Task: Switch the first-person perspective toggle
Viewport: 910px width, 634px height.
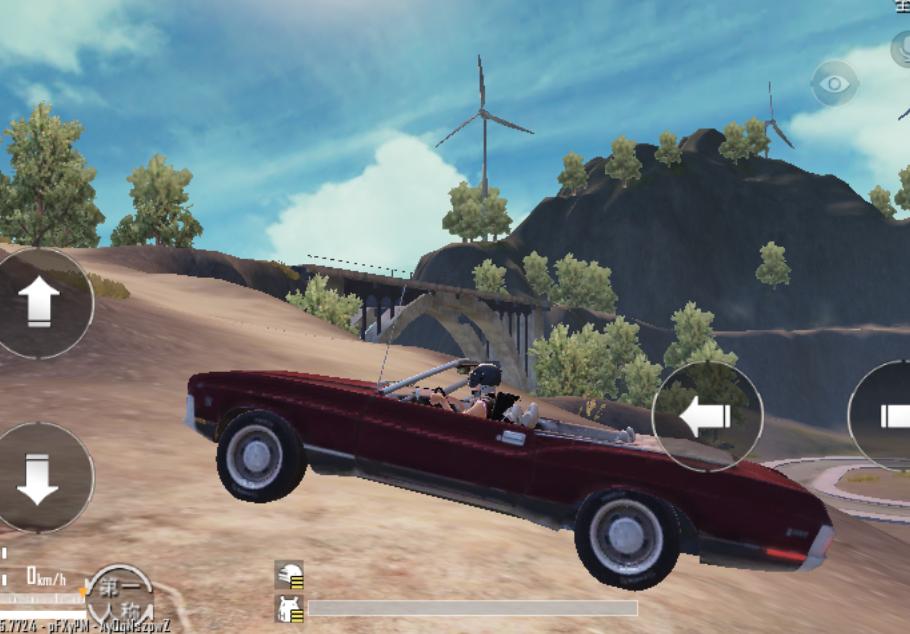Action: coord(120,599)
